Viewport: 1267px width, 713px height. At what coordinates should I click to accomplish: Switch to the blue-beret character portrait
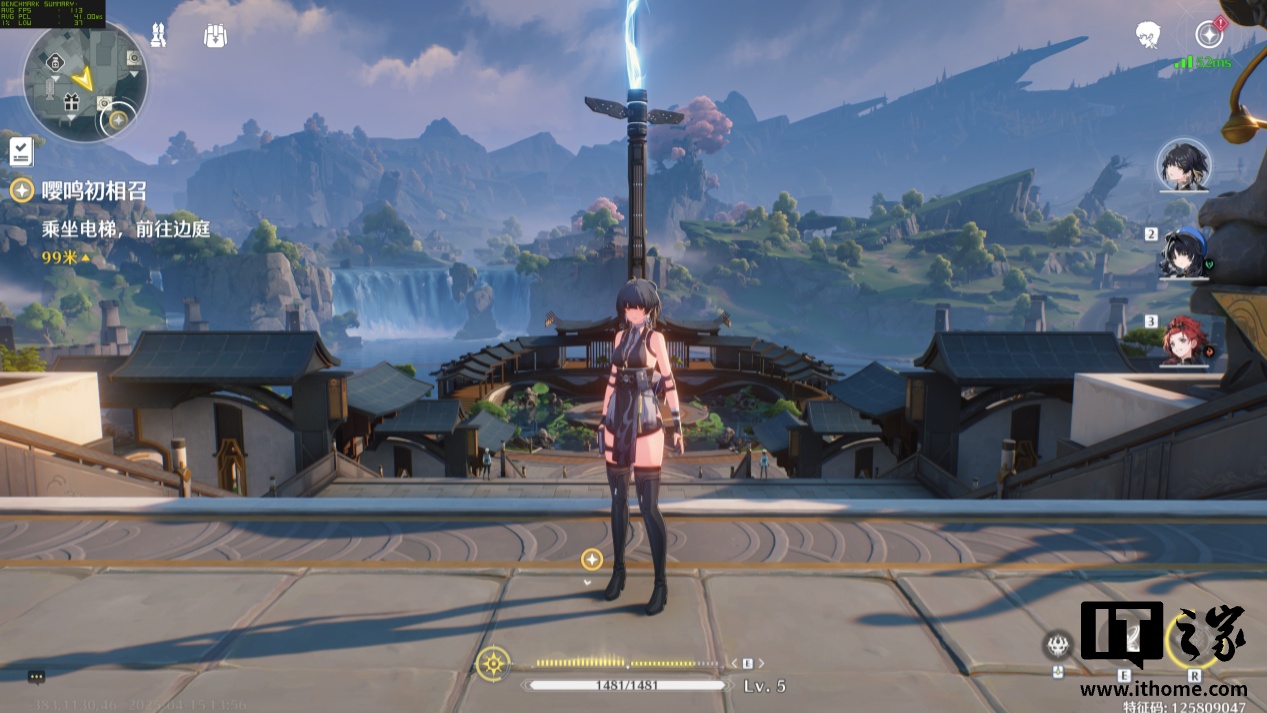pos(1186,253)
